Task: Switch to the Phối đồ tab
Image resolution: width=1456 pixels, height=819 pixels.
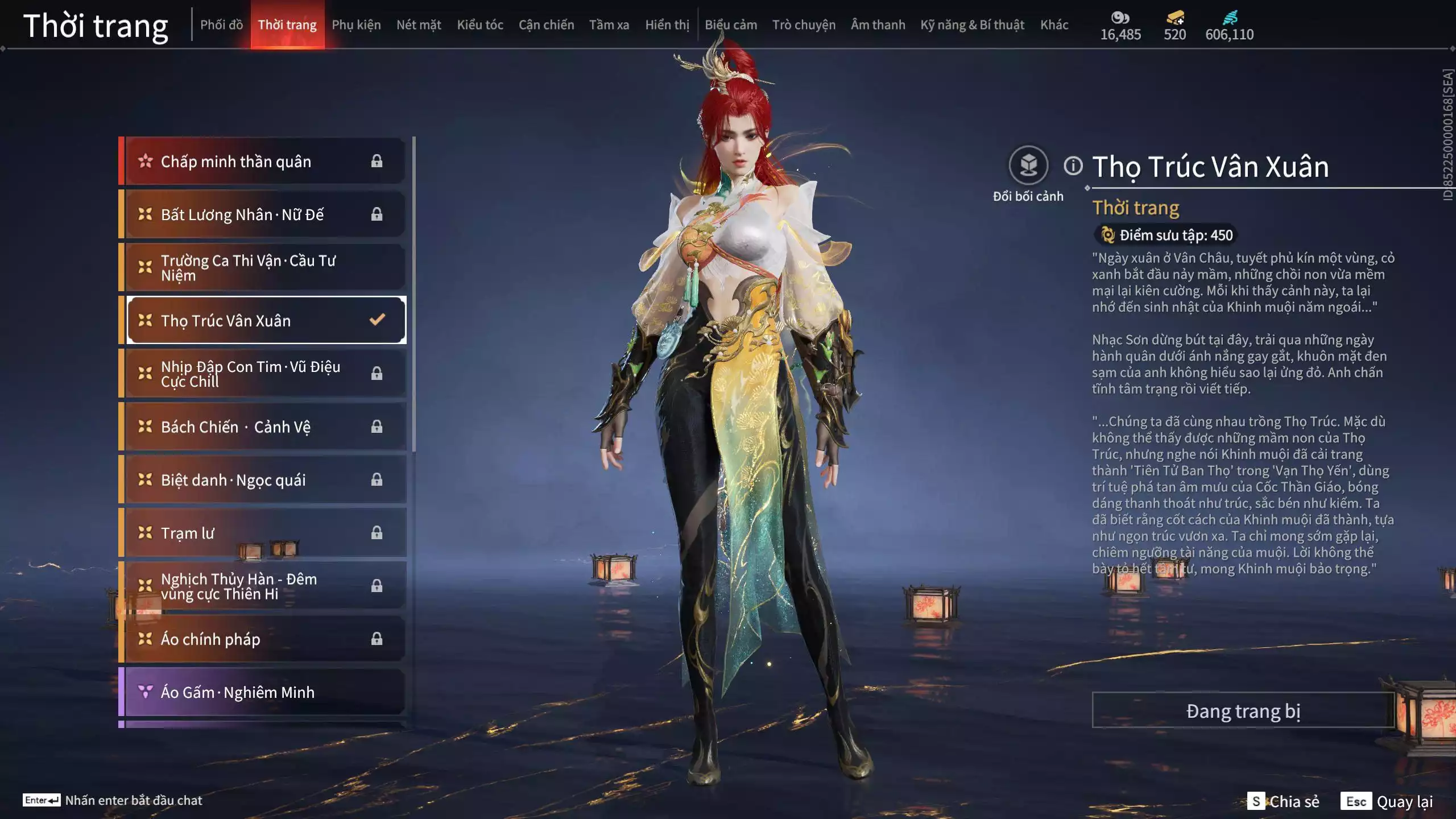Action: coord(221,25)
